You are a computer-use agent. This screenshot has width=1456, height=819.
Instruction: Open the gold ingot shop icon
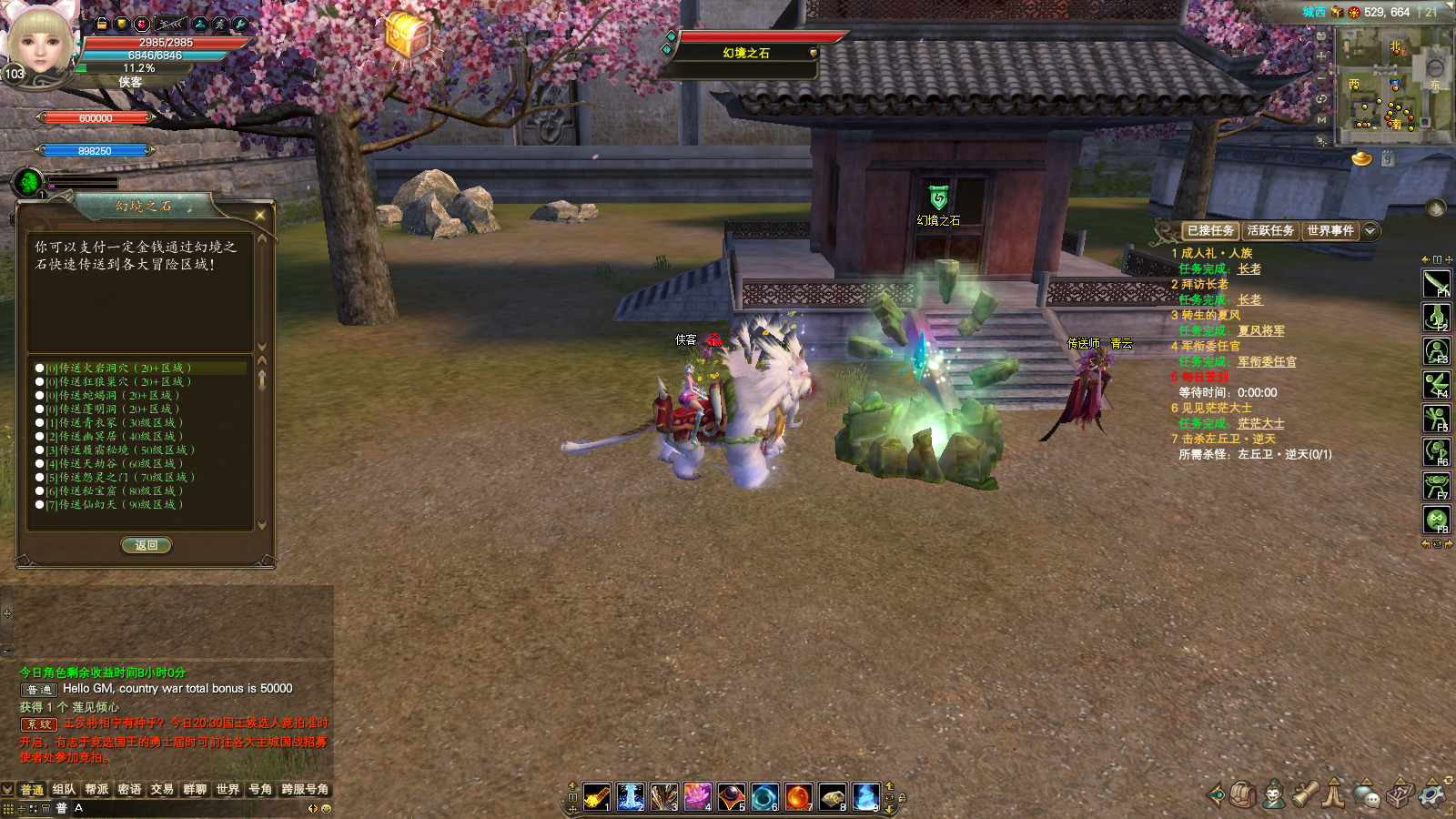click(1361, 159)
